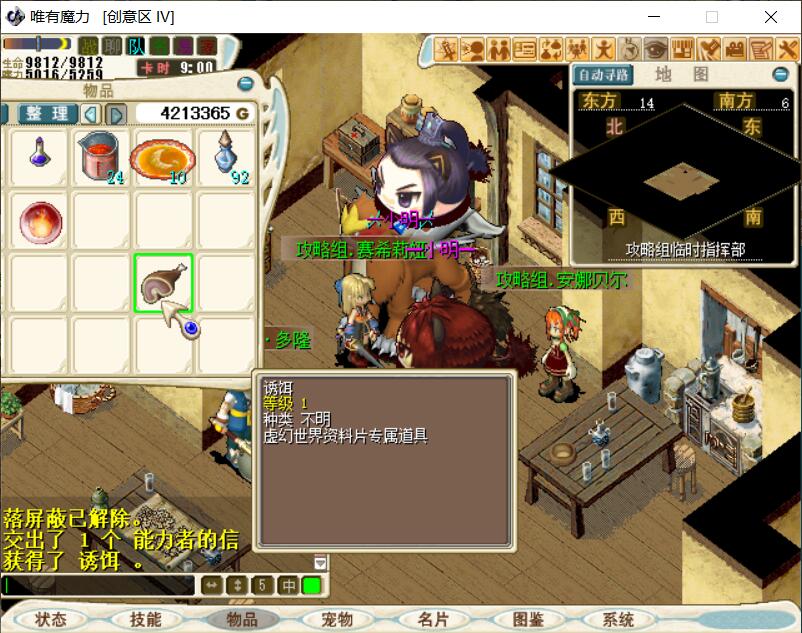This screenshot has height=633, width=802.
Task: Open the 状态 status tab
Action: click(x=50, y=620)
